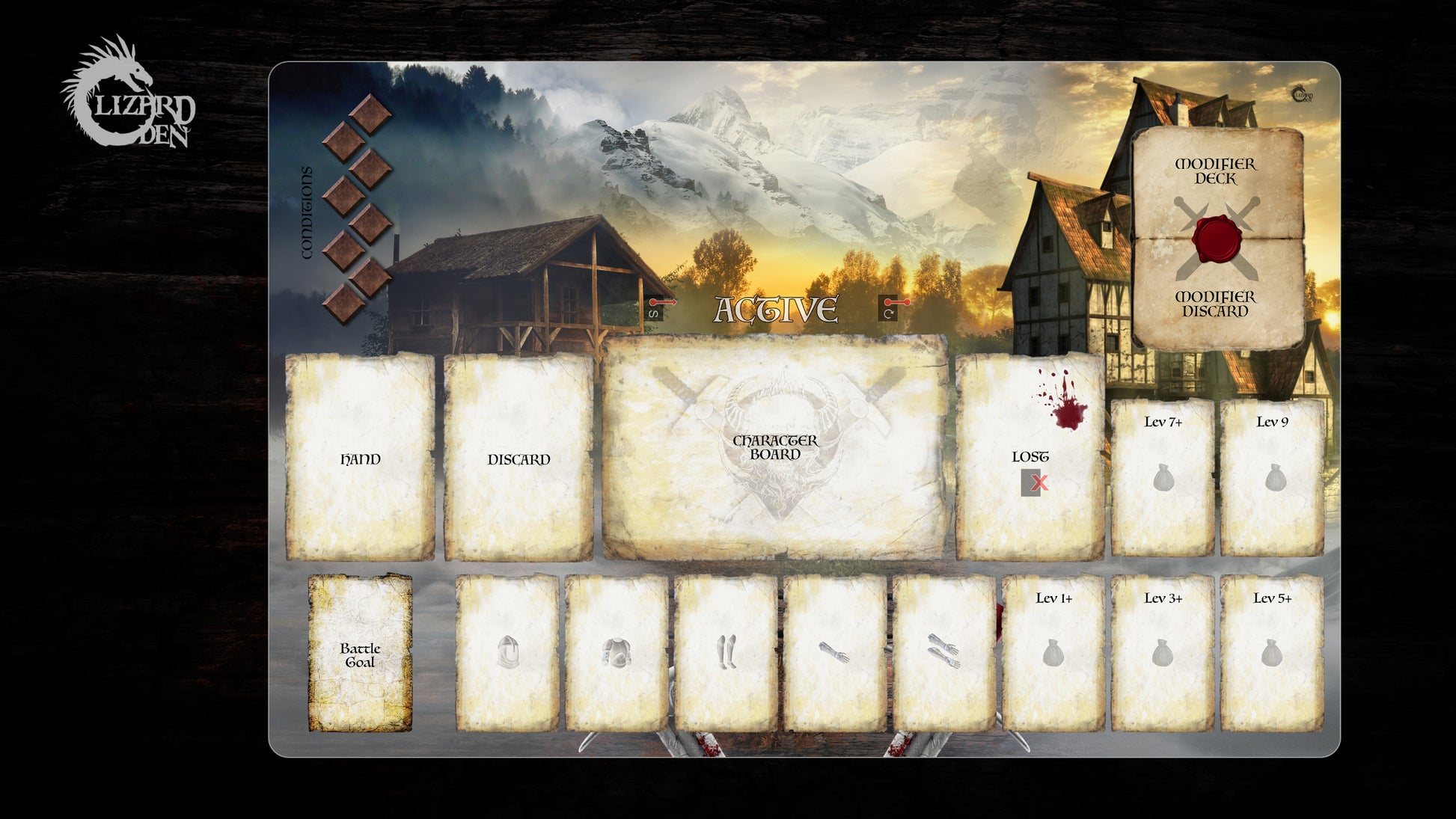Choose the Lev 9 item slot
The height and width of the screenshot is (819, 1456).
point(1272,477)
